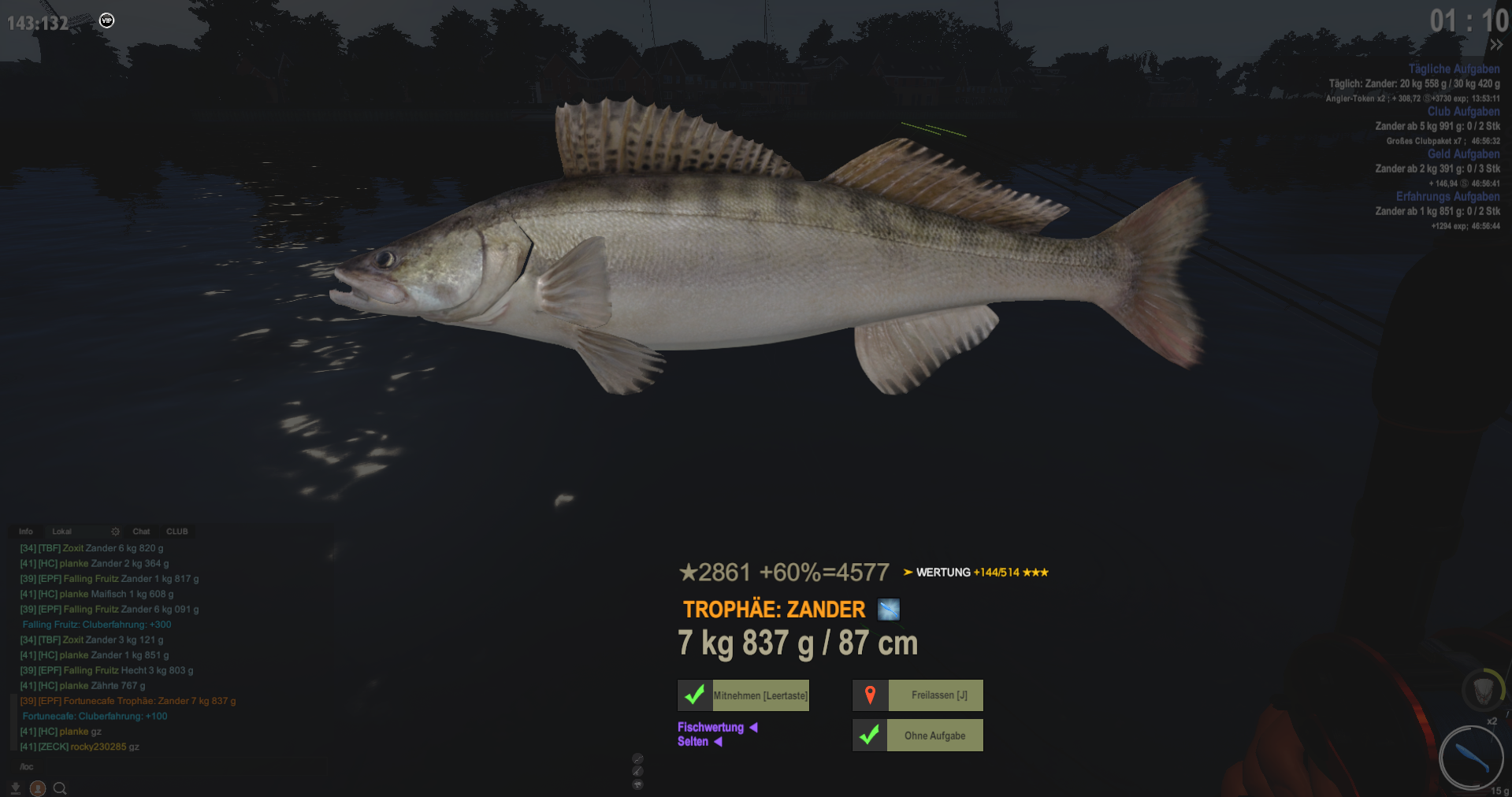
Task: Open the Chat tab
Action: [141, 532]
